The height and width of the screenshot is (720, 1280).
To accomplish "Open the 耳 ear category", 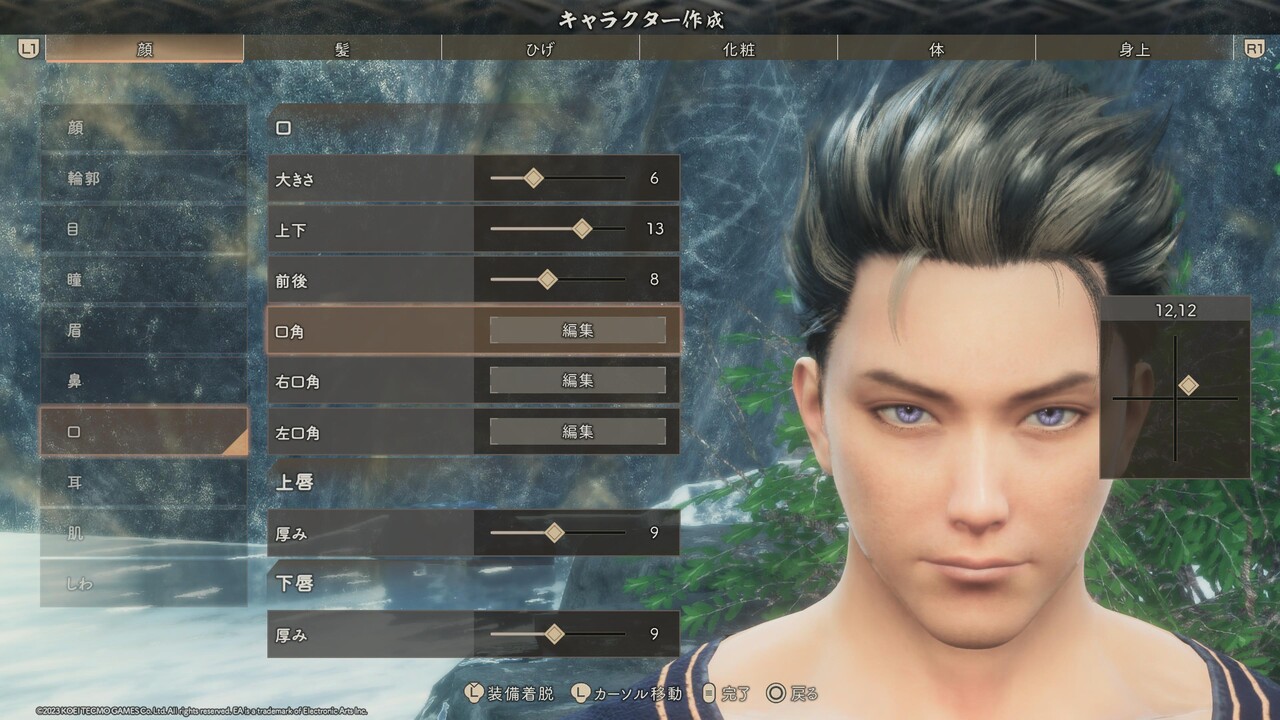I will [x=143, y=482].
